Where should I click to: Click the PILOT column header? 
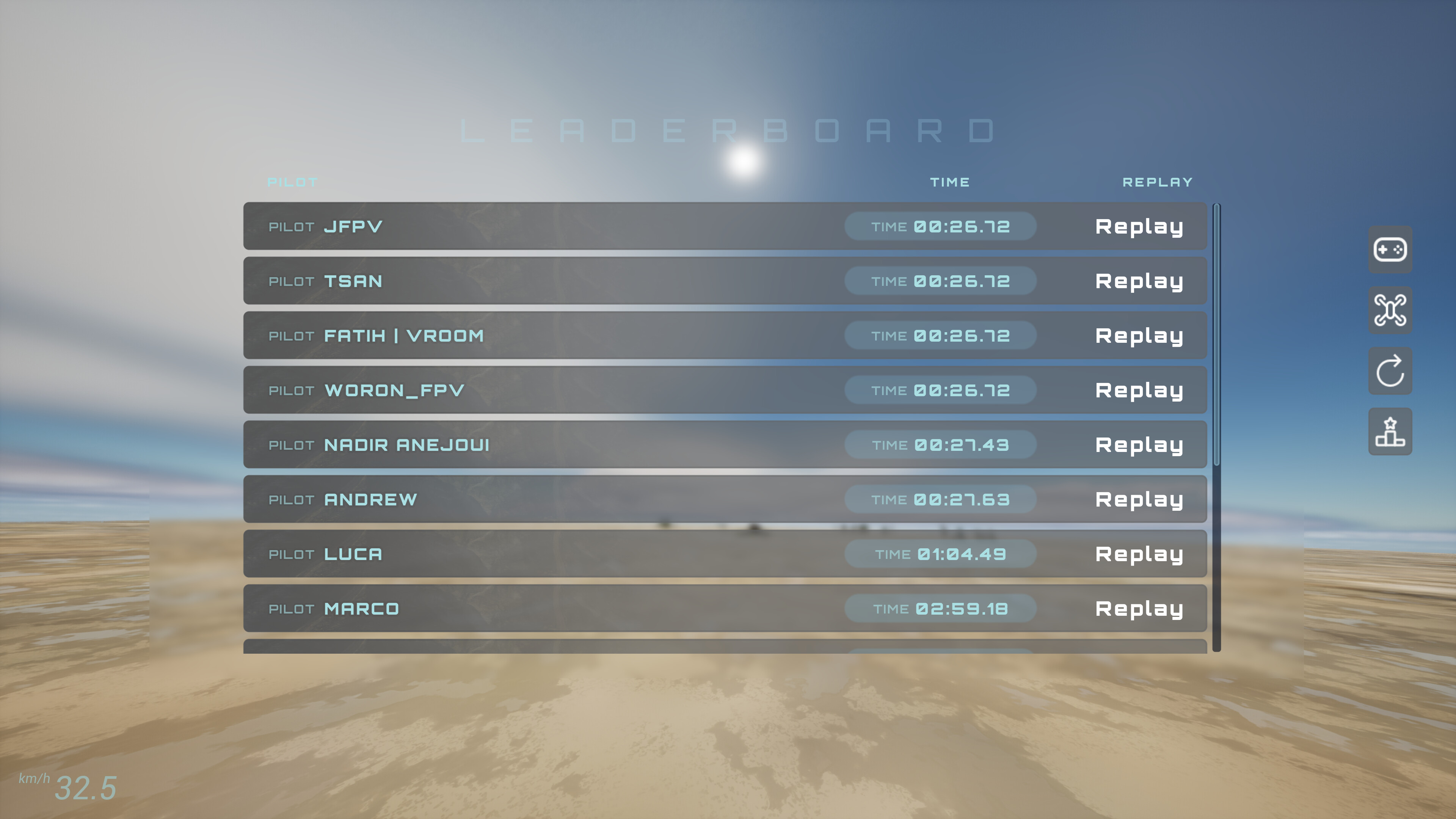coord(293,182)
